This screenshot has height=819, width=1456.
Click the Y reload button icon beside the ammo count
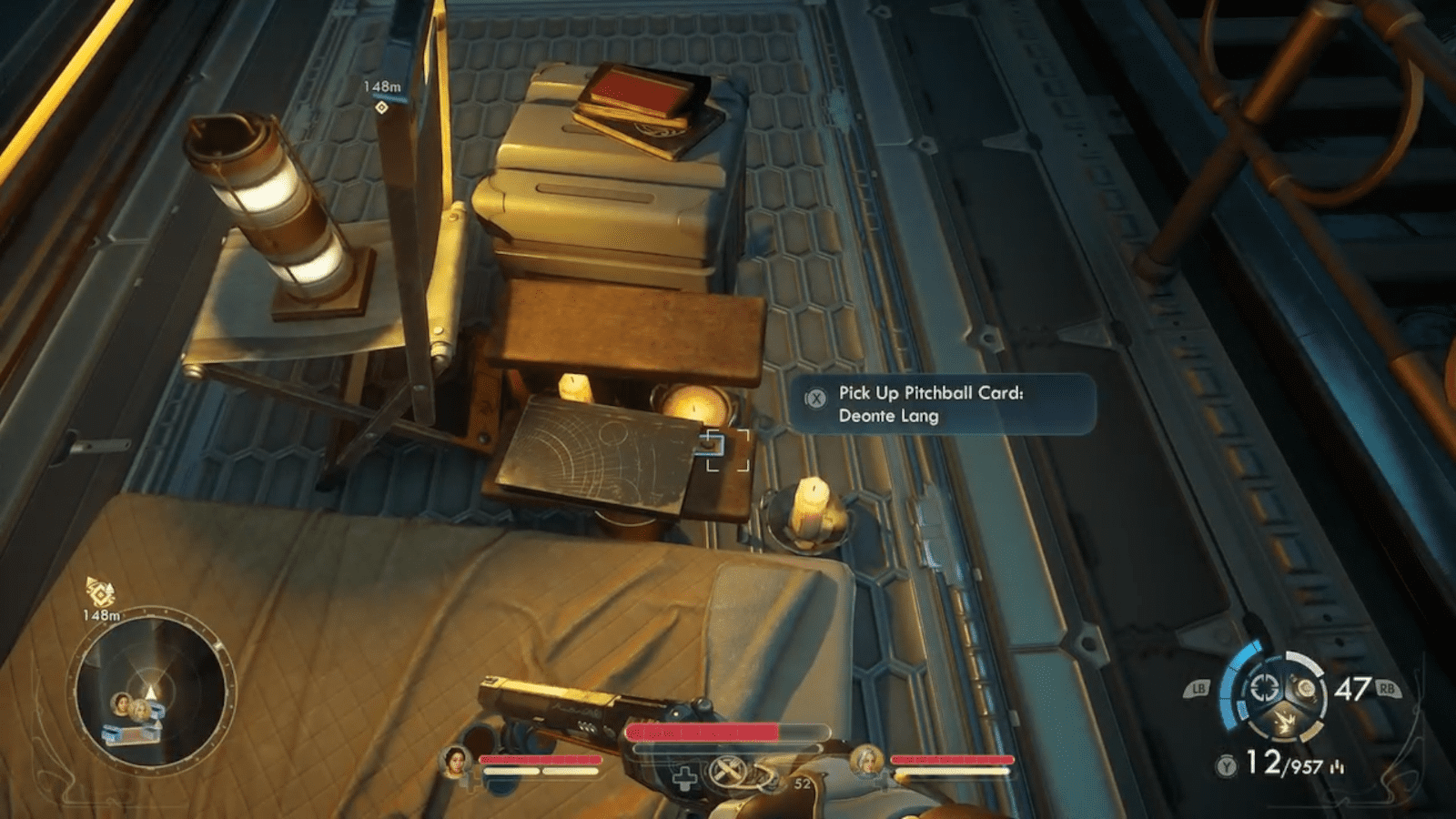(x=1226, y=764)
